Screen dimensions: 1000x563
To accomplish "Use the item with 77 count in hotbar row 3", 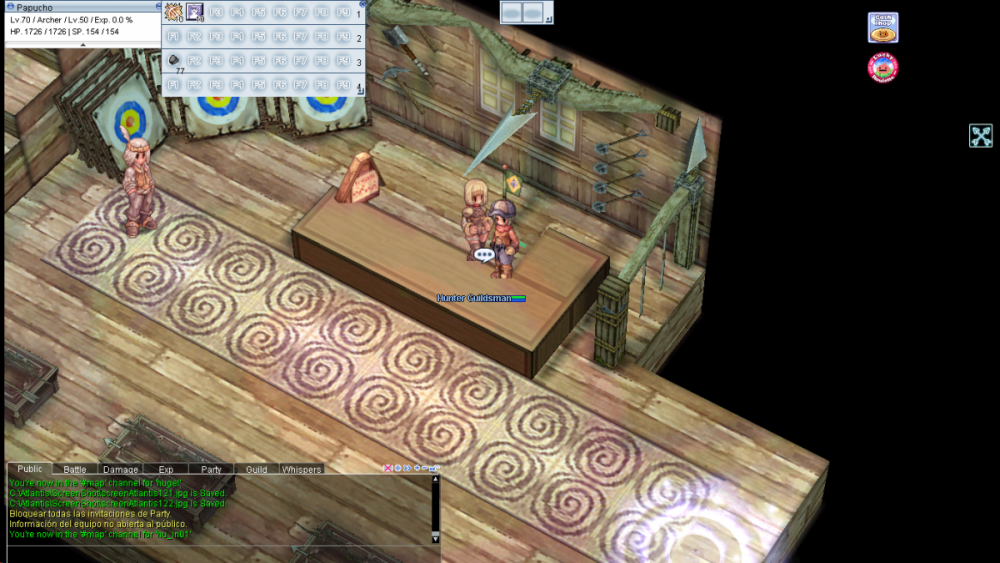I will (174, 61).
